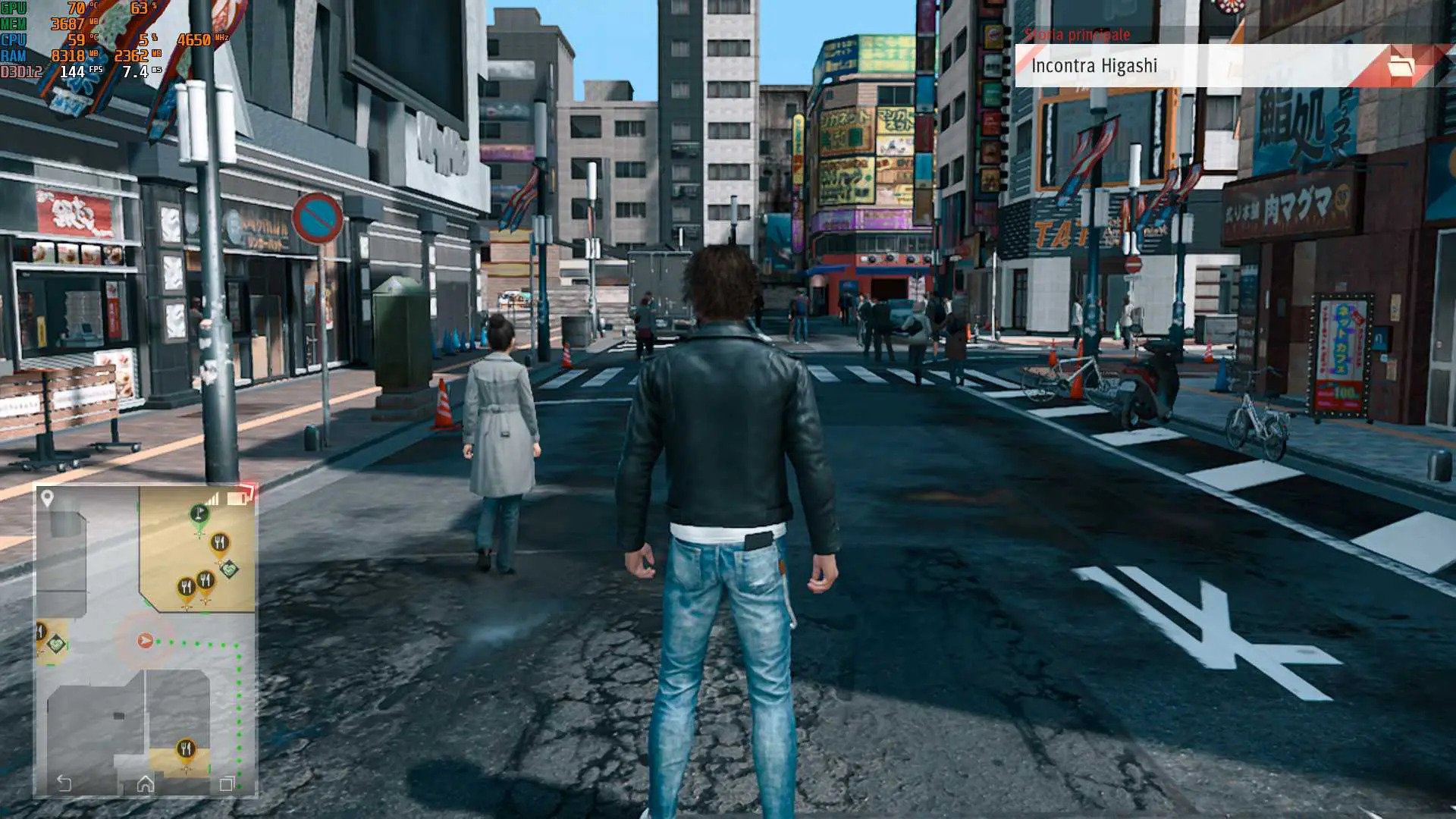The image size is (1456, 819).
Task: Select the home icon on the phone minimap
Action: point(145,784)
